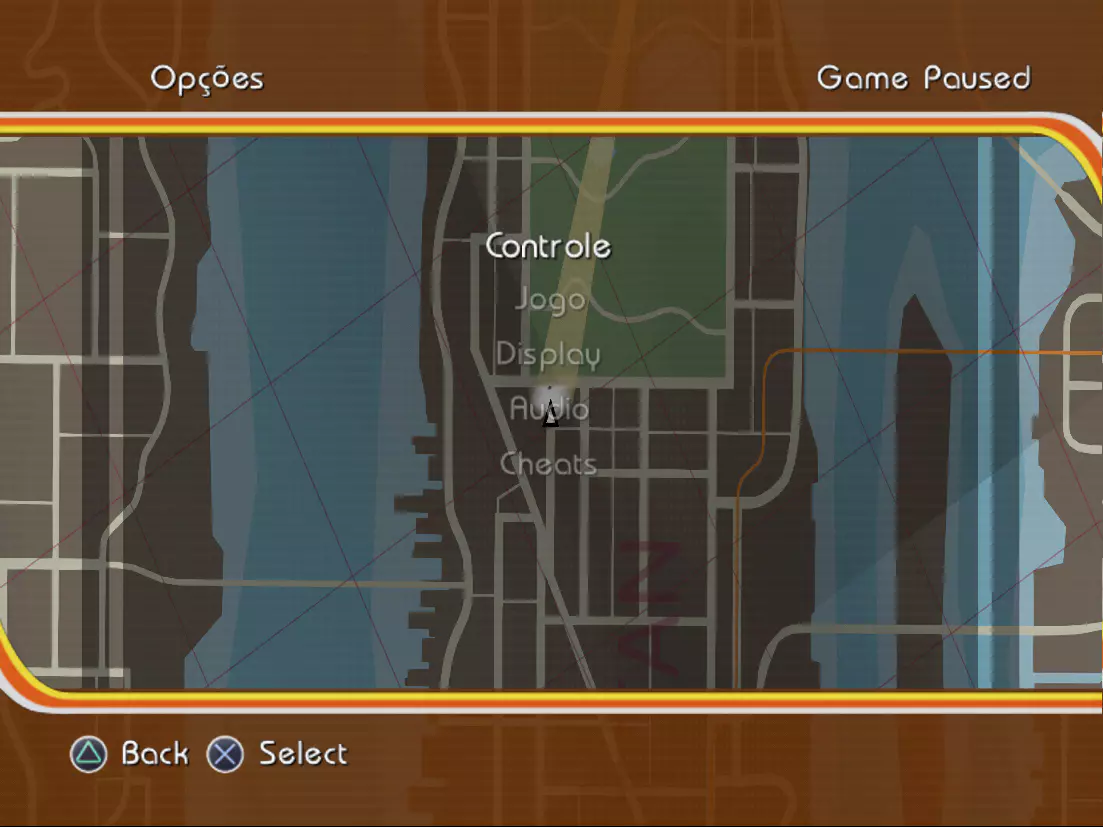
Task: Open the Controle options menu
Action: [x=548, y=246]
